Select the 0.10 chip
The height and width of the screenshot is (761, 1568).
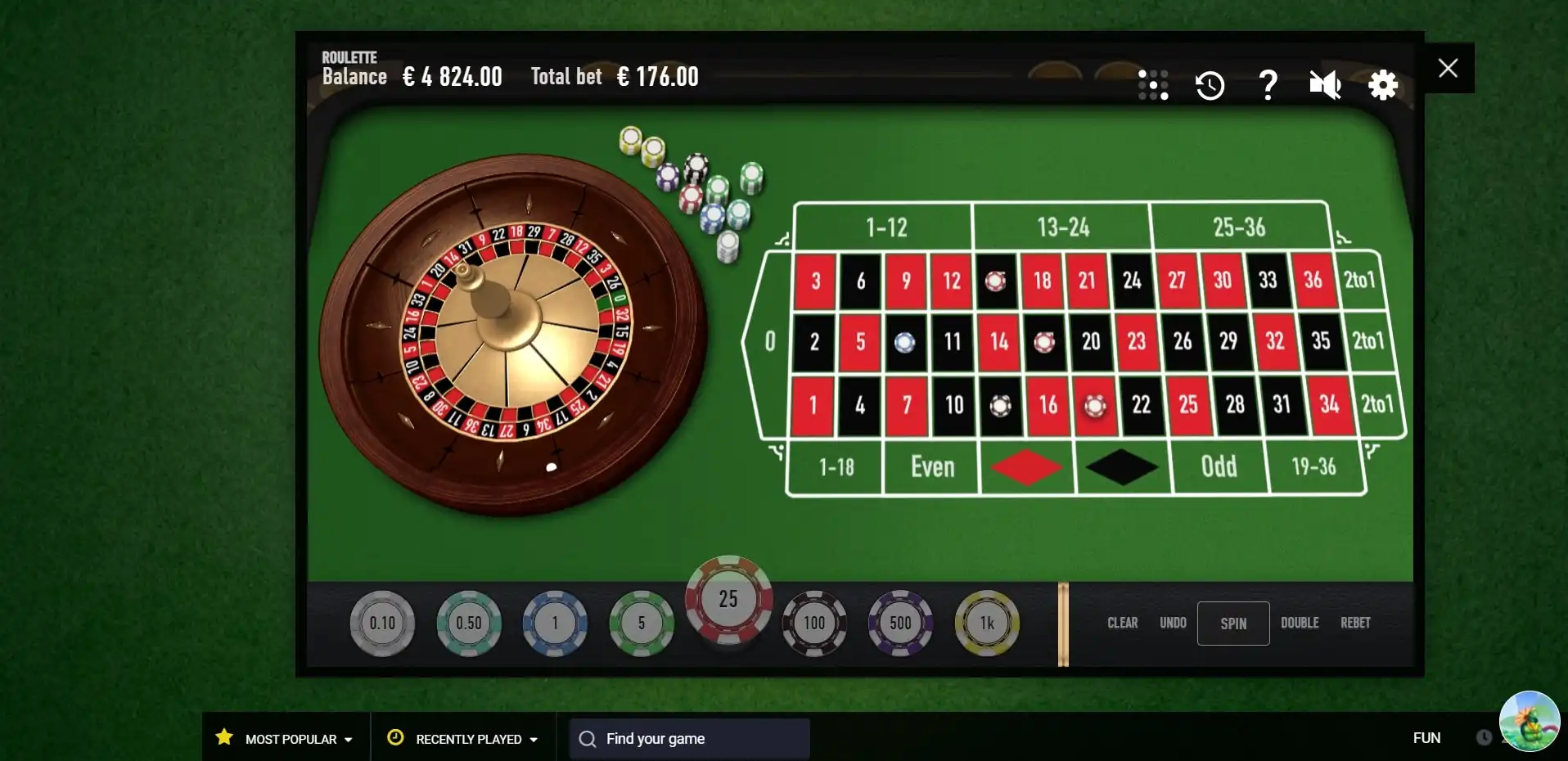[x=382, y=624]
